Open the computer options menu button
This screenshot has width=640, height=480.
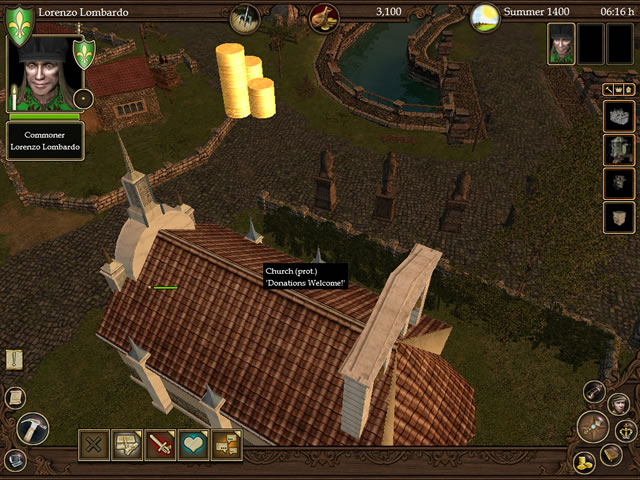tap(15, 460)
